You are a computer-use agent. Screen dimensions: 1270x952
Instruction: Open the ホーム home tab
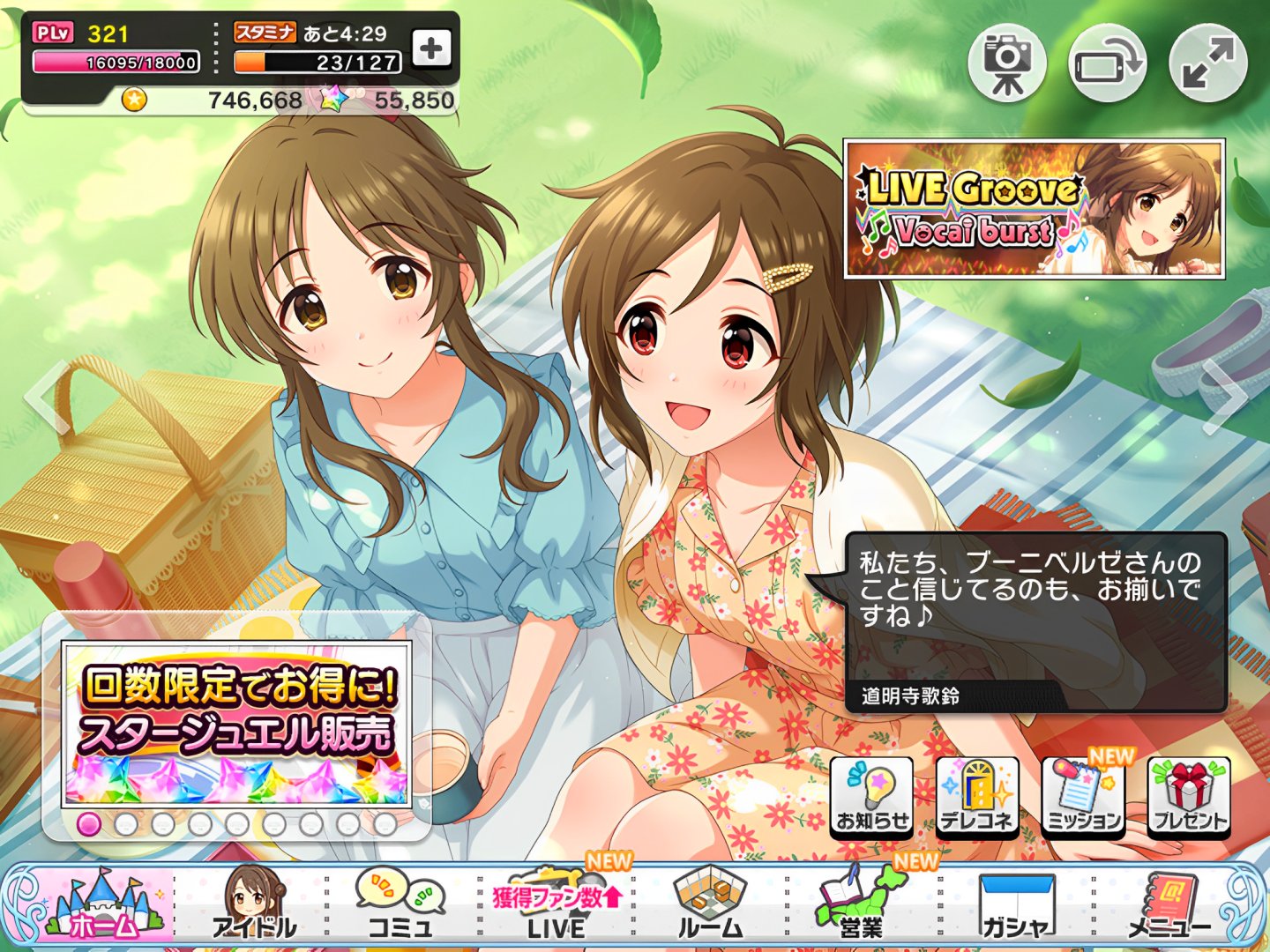click(104, 905)
